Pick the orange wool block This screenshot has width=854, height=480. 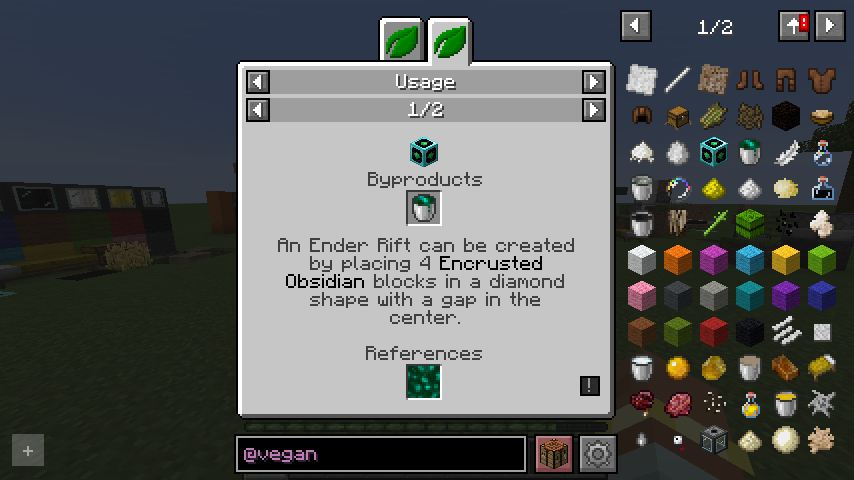677,259
